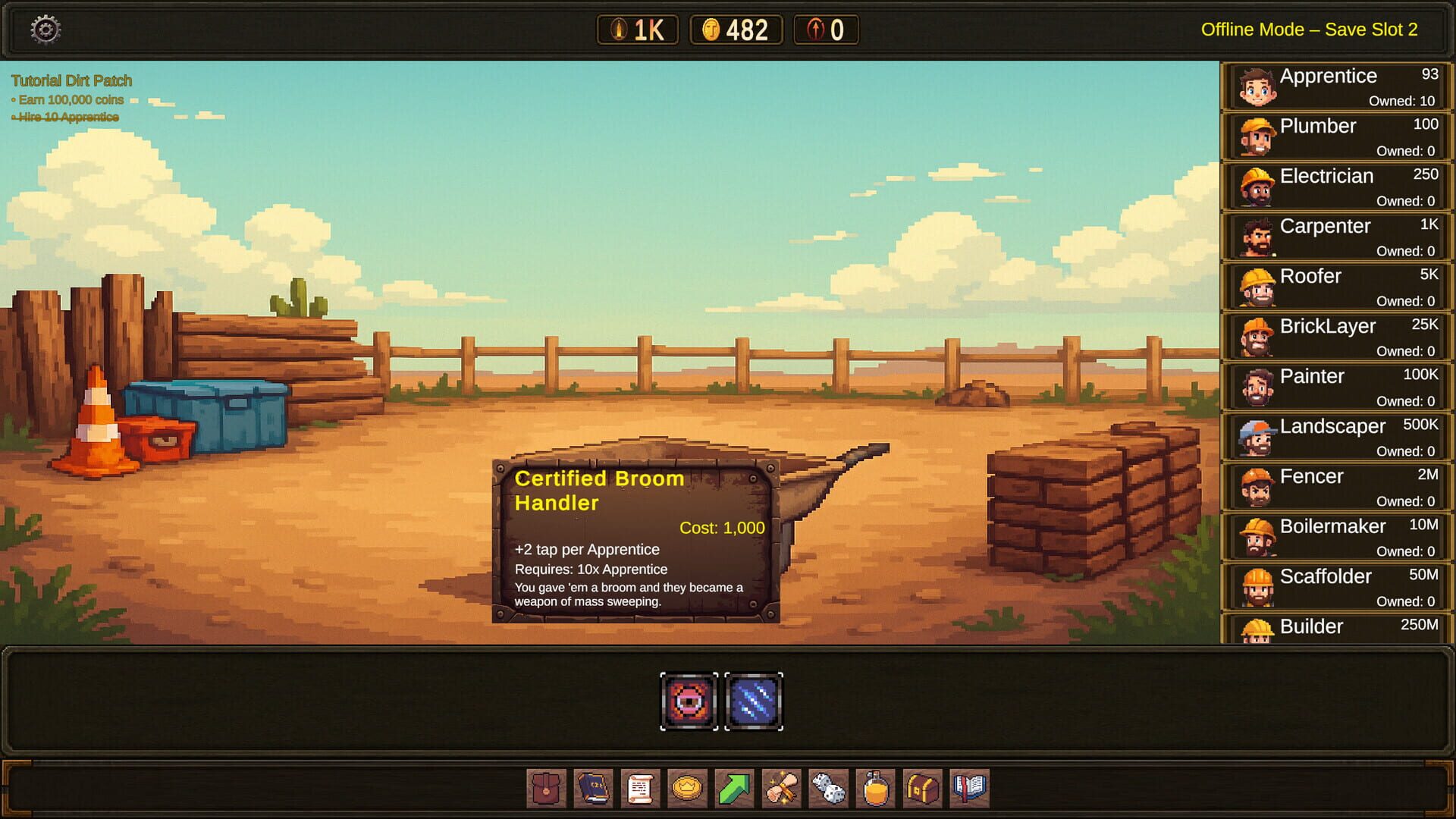The height and width of the screenshot is (819, 1456).
Task: Click the sparkling magic wand icon
Action: click(783, 789)
